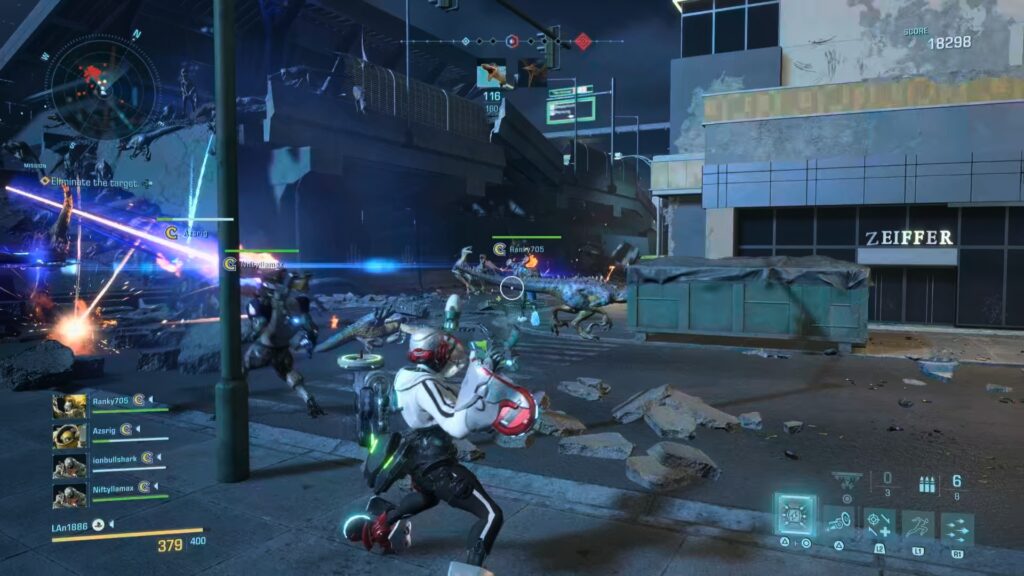This screenshot has width=1024, height=576.
Task: Select the pteranodon dinosaur target thumbnail
Action: (x=531, y=72)
